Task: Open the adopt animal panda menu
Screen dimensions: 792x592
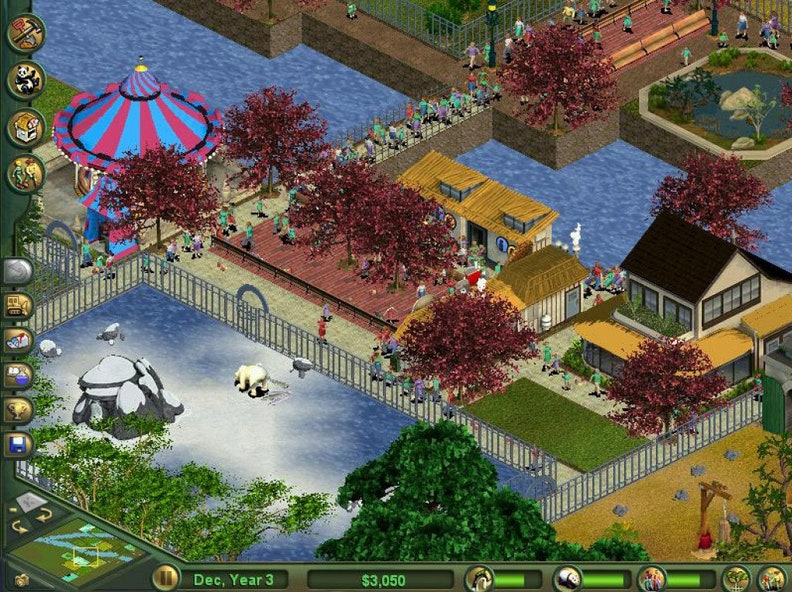Action: (25, 80)
